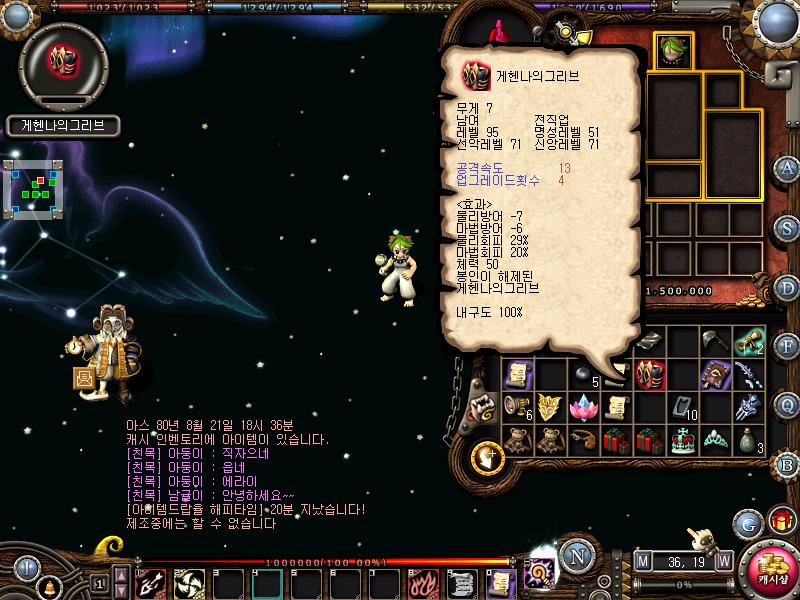The image size is (800, 600).
Task: Choose the golden shield crest item
Action: click(549, 407)
